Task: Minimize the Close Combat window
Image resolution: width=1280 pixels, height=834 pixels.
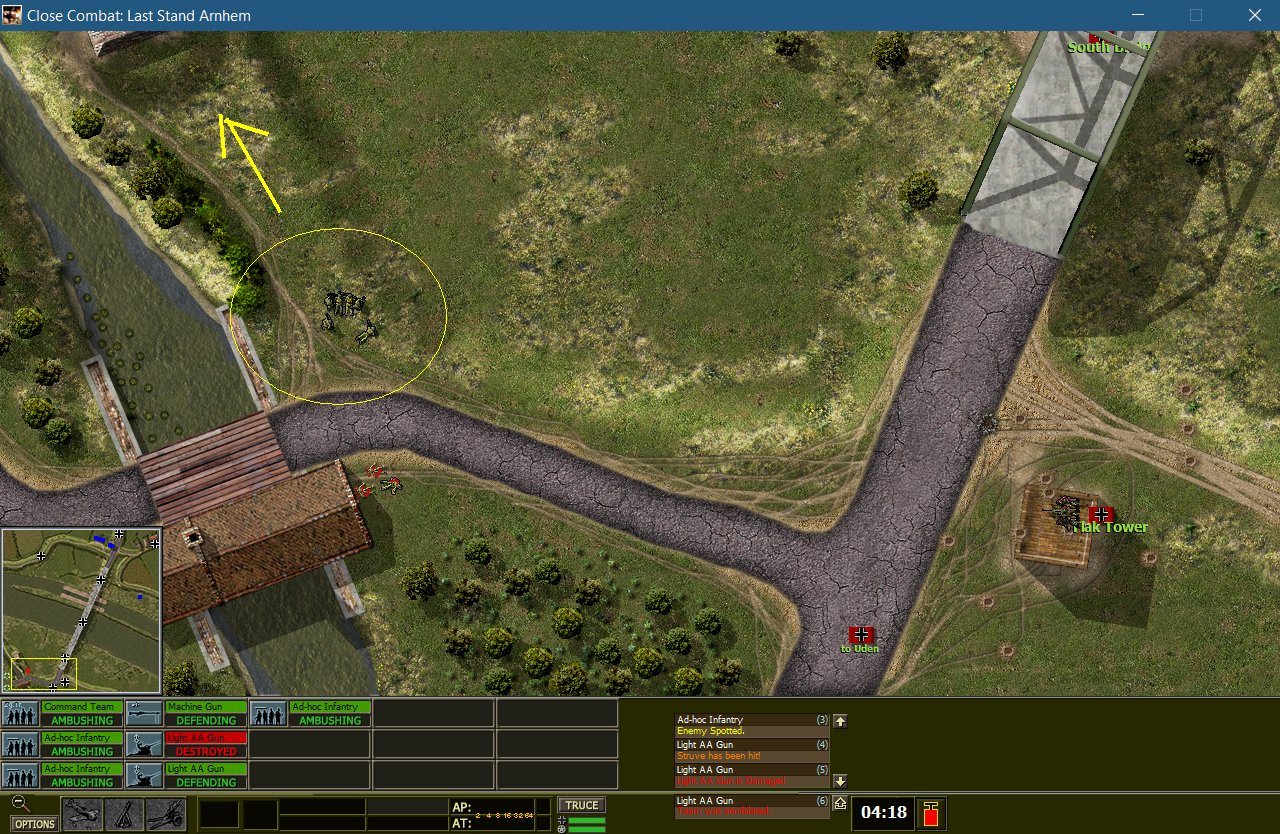Action: [x=1136, y=15]
